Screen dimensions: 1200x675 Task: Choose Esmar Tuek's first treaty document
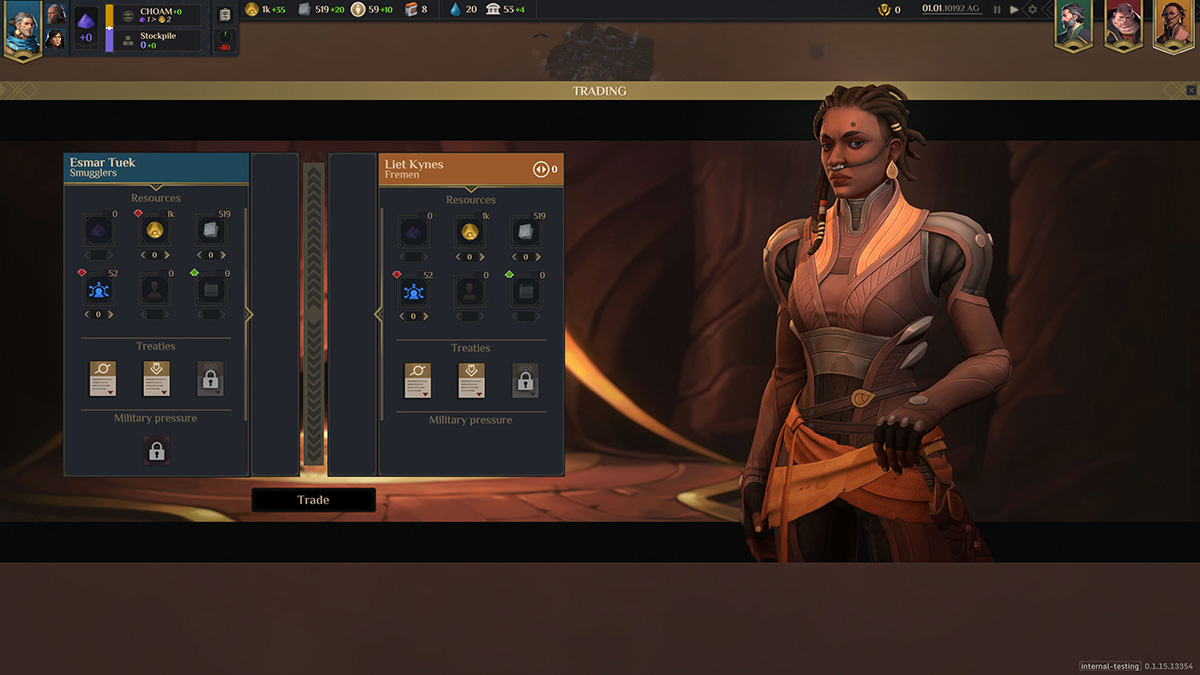pyautogui.click(x=104, y=379)
